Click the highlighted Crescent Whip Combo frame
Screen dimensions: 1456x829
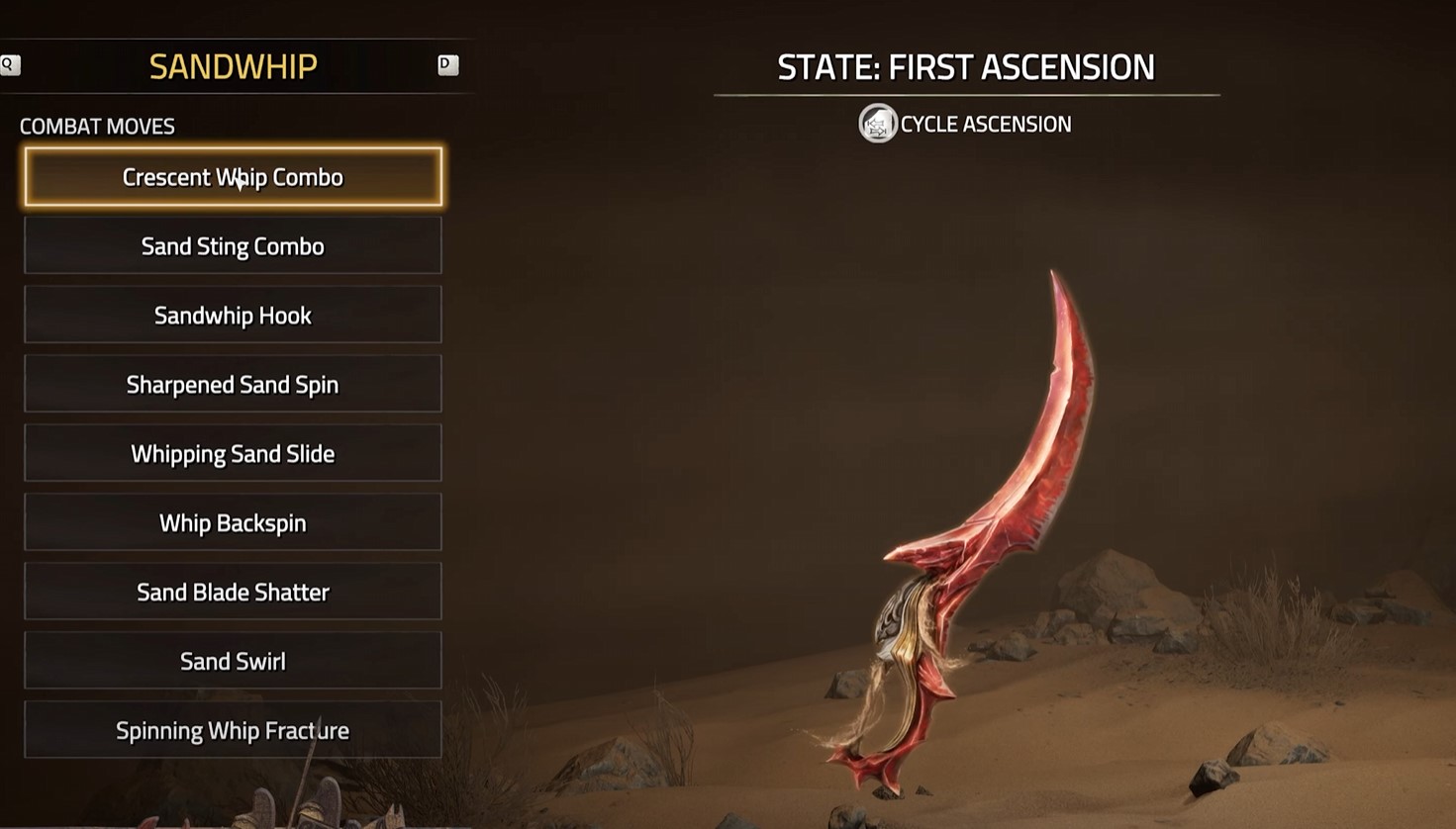(x=233, y=177)
